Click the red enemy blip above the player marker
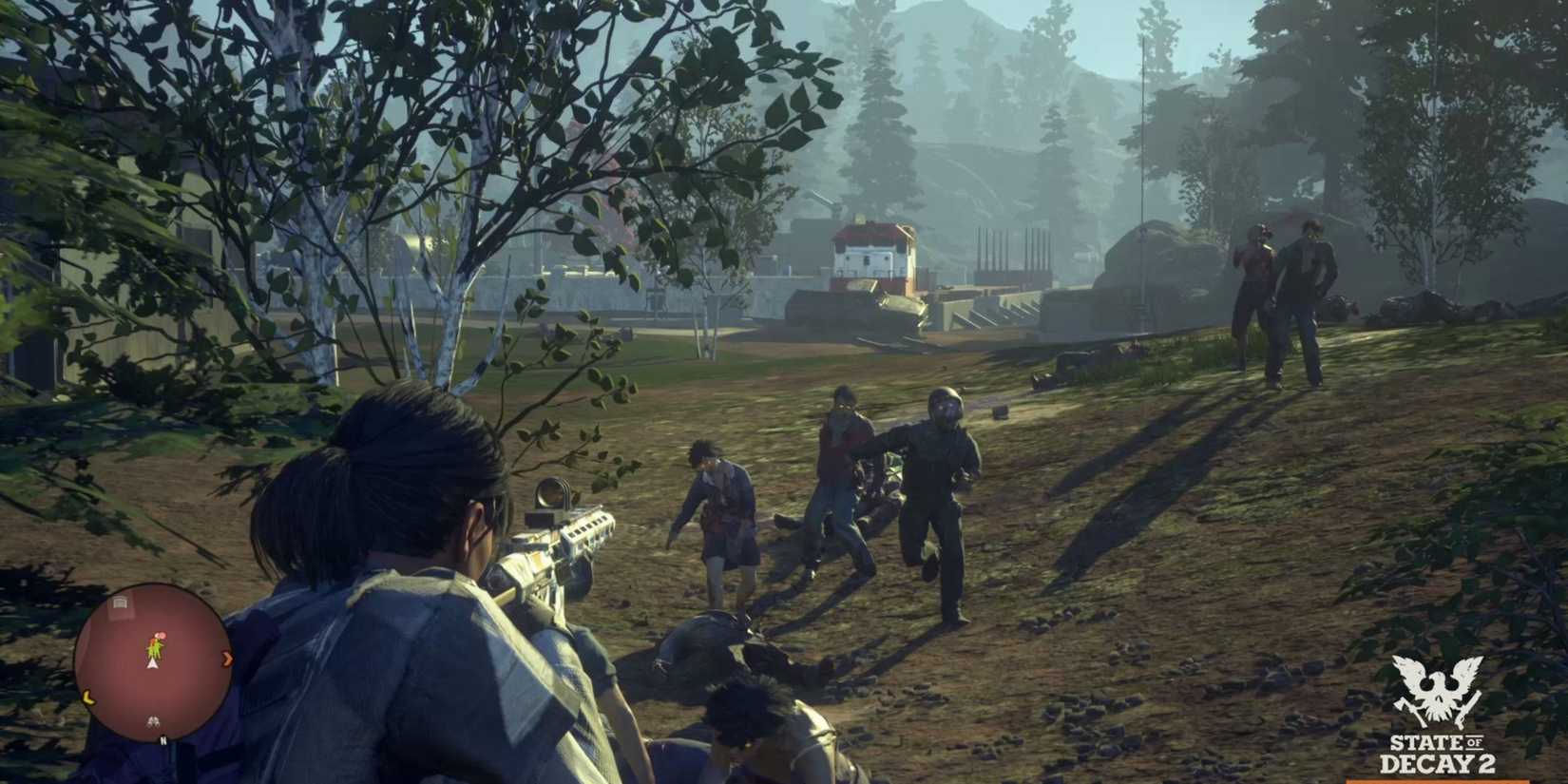This screenshot has width=1568, height=784. point(161,635)
